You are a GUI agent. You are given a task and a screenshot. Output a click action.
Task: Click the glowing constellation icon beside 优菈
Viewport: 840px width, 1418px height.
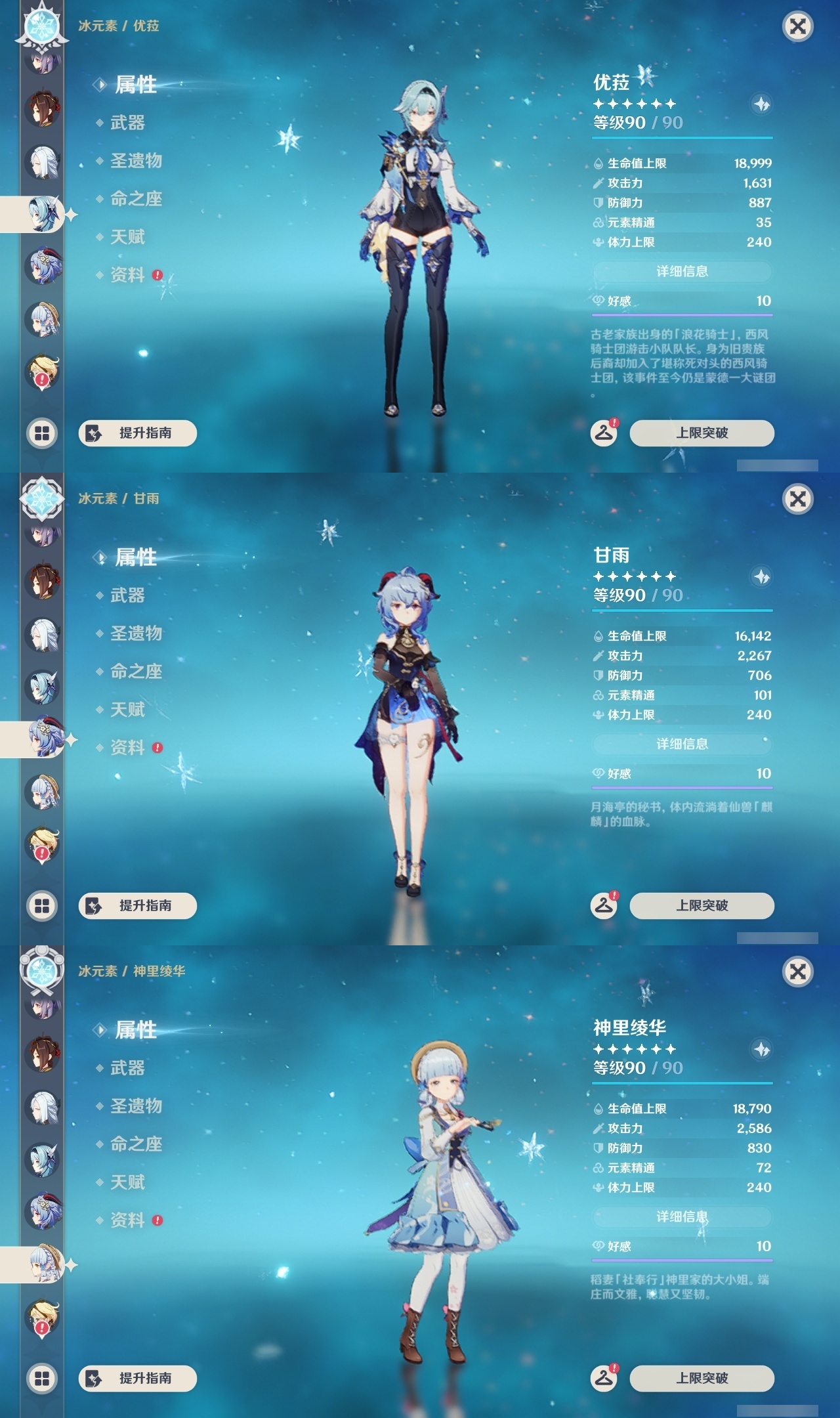click(761, 104)
